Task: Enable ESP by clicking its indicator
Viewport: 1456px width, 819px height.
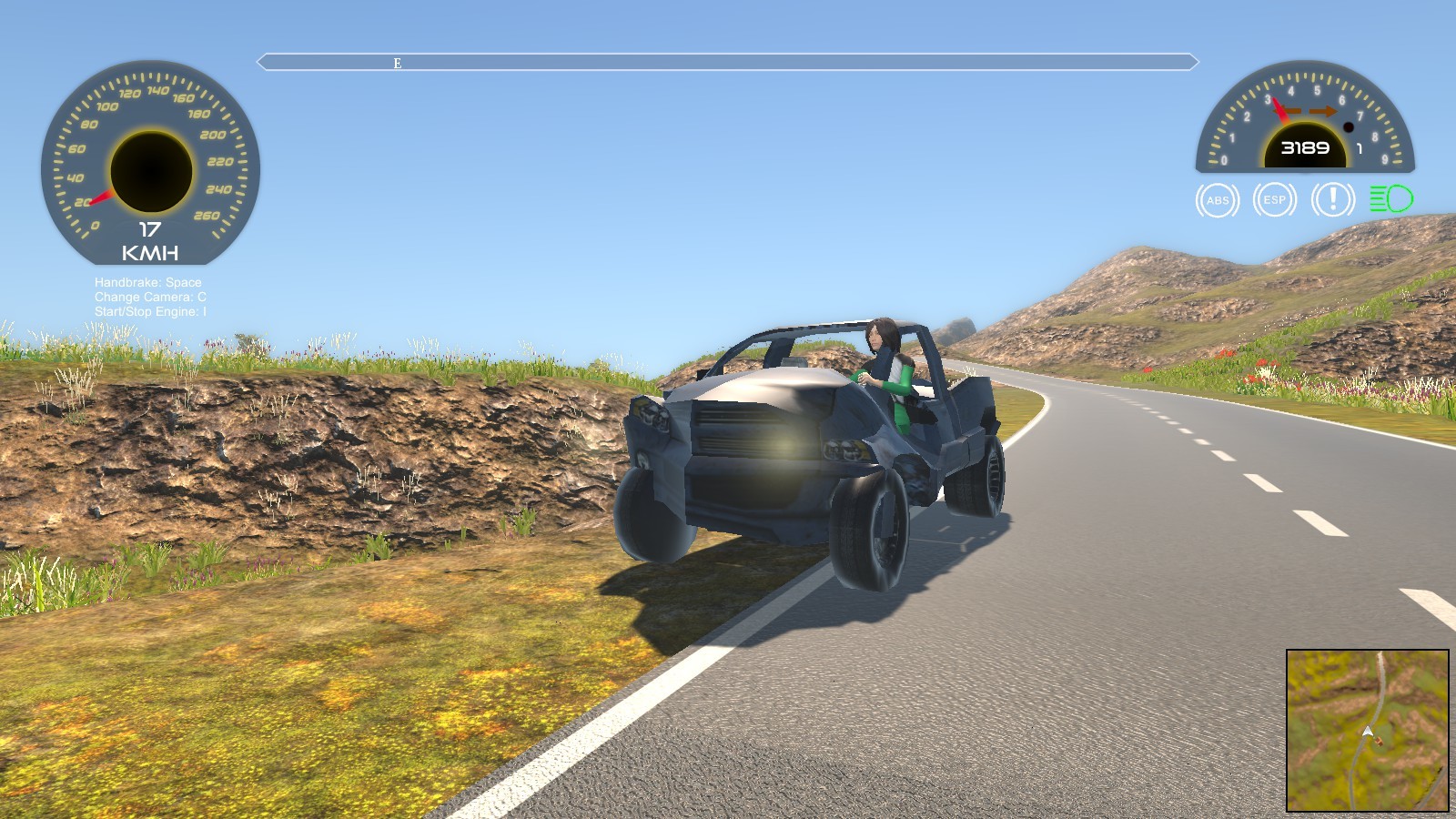Action: point(1273,201)
